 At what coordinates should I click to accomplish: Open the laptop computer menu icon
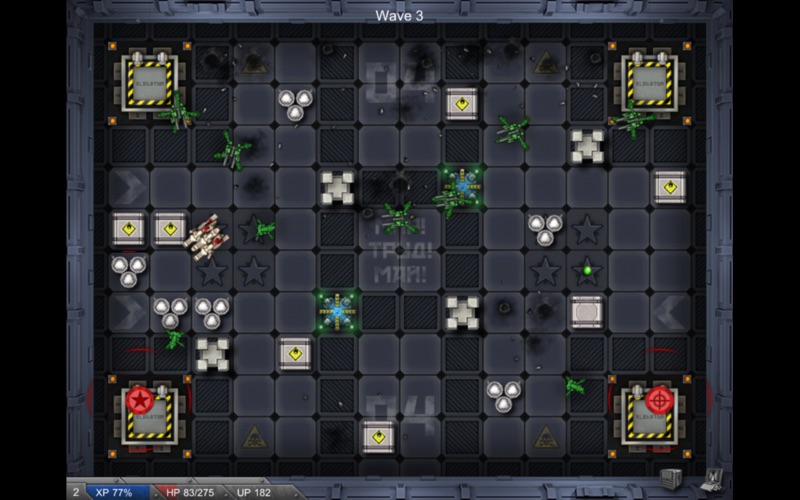(714, 480)
